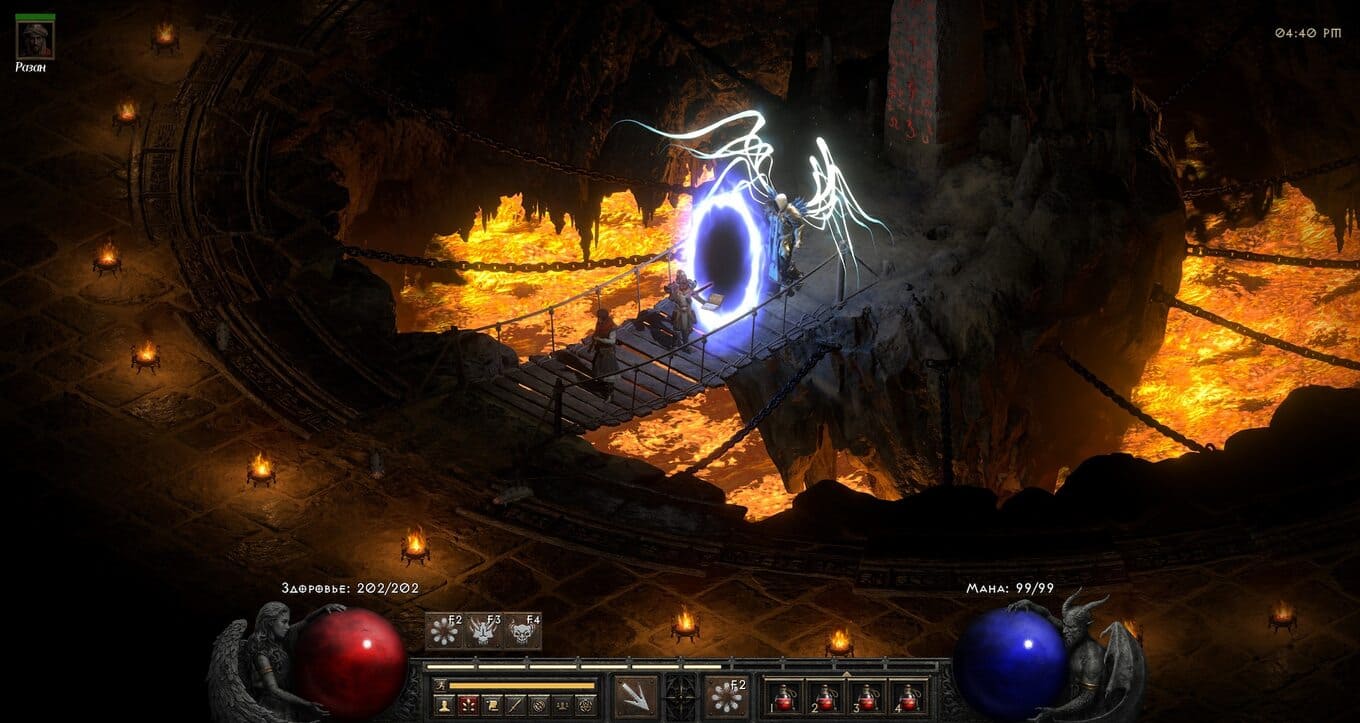Screen dimensions: 1360x723
Task: Select the F2 white petal skill shortcut
Action: [x=444, y=631]
